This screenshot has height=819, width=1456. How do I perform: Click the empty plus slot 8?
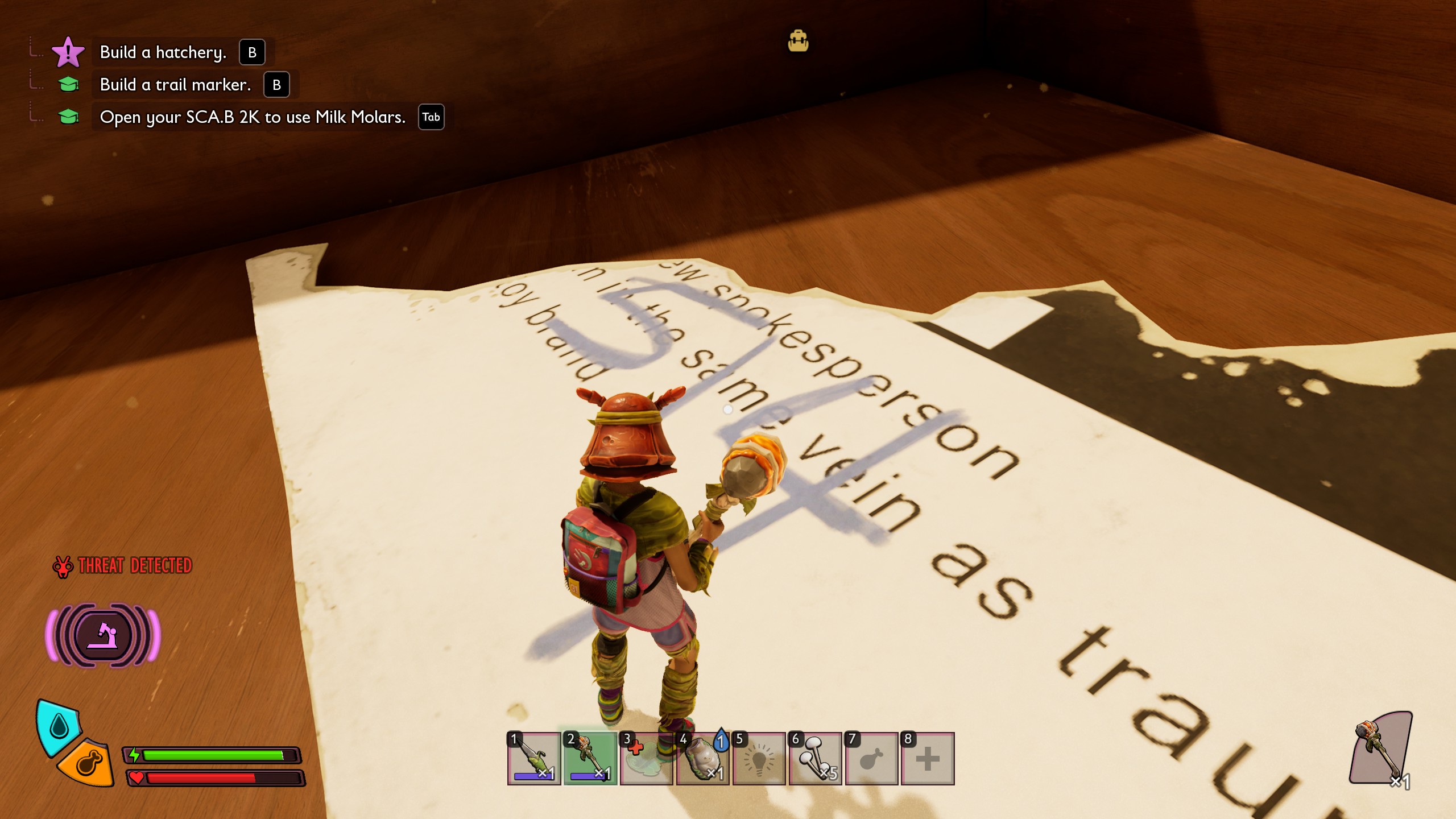[x=928, y=758]
